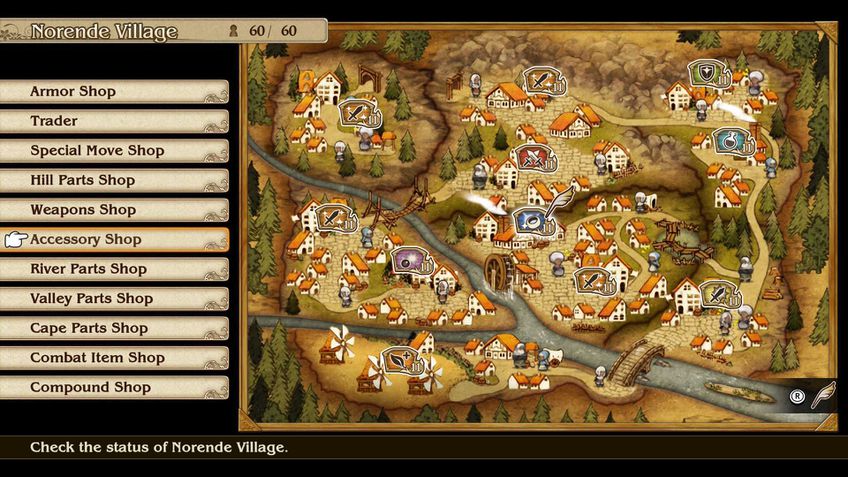The image size is (848, 477).
Task: Select Armor Shop from the list
Action: 114,92
